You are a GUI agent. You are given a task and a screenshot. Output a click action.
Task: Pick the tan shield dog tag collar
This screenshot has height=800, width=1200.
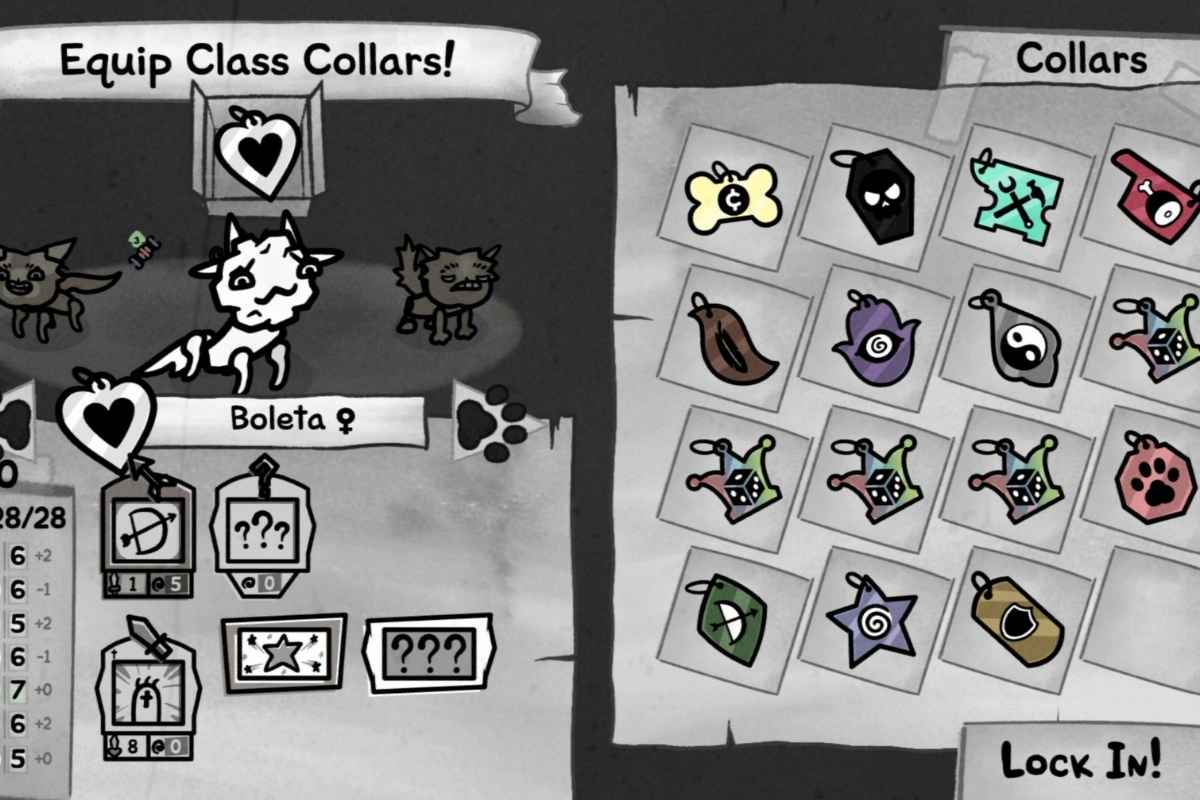pyautogui.click(x=1016, y=618)
